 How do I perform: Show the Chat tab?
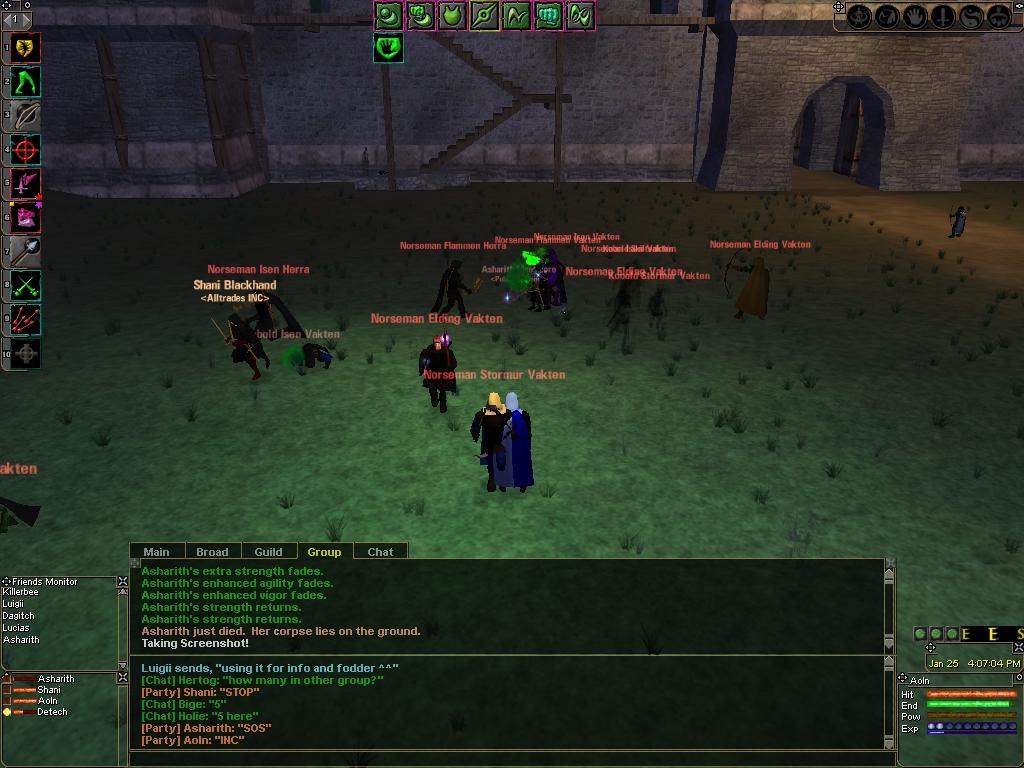click(380, 551)
